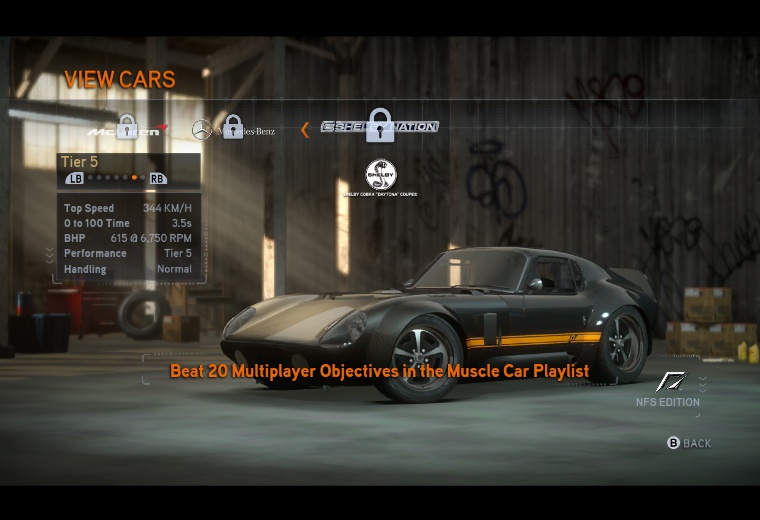Click the orange left arrow beside Shelby
This screenshot has height=520, width=760.
coord(305,129)
